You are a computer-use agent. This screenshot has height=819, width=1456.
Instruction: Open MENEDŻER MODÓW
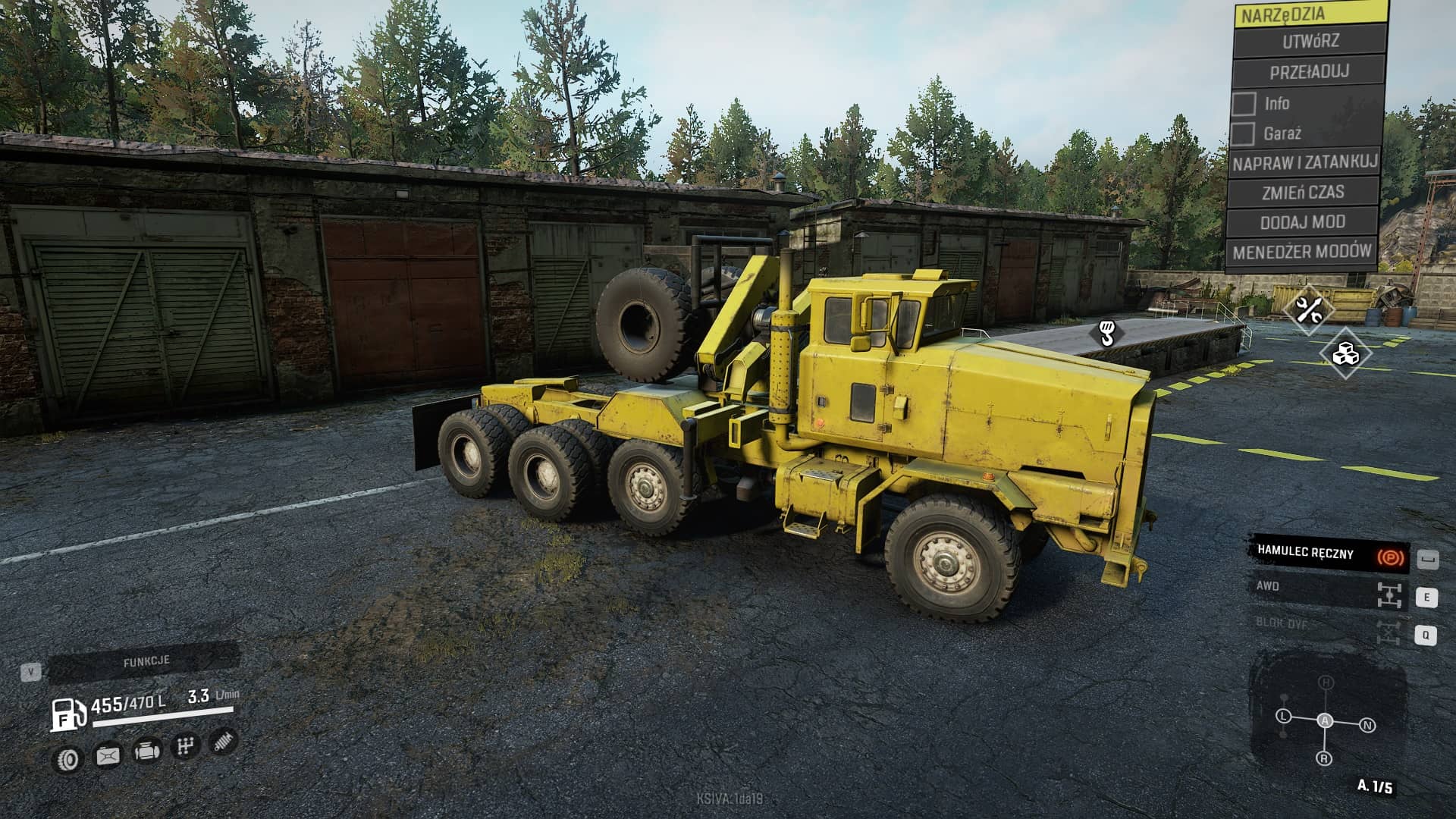tap(1301, 252)
